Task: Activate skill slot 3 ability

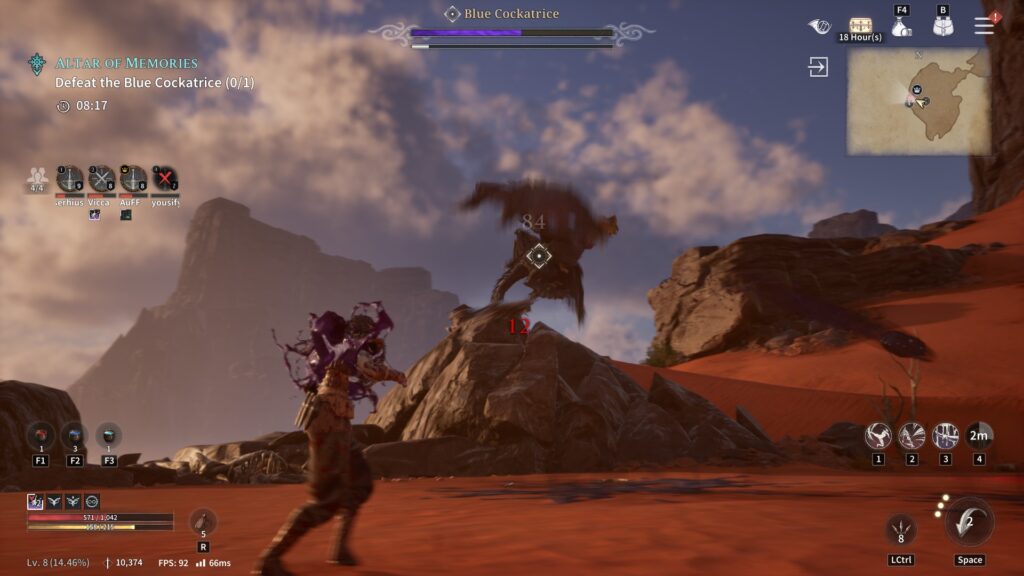Action: (x=945, y=435)
